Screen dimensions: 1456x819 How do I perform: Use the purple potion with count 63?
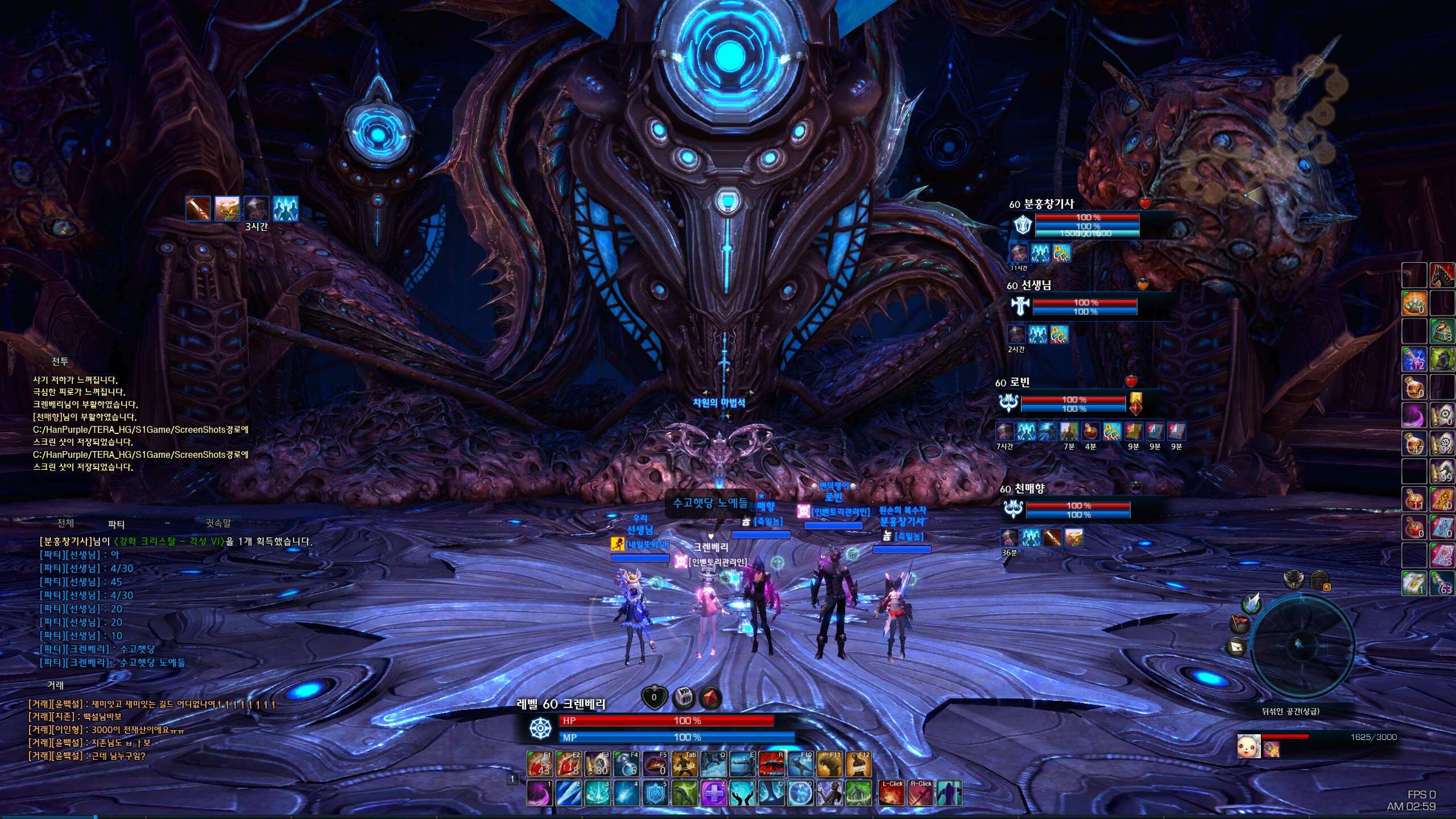(x=1442, y=583)
